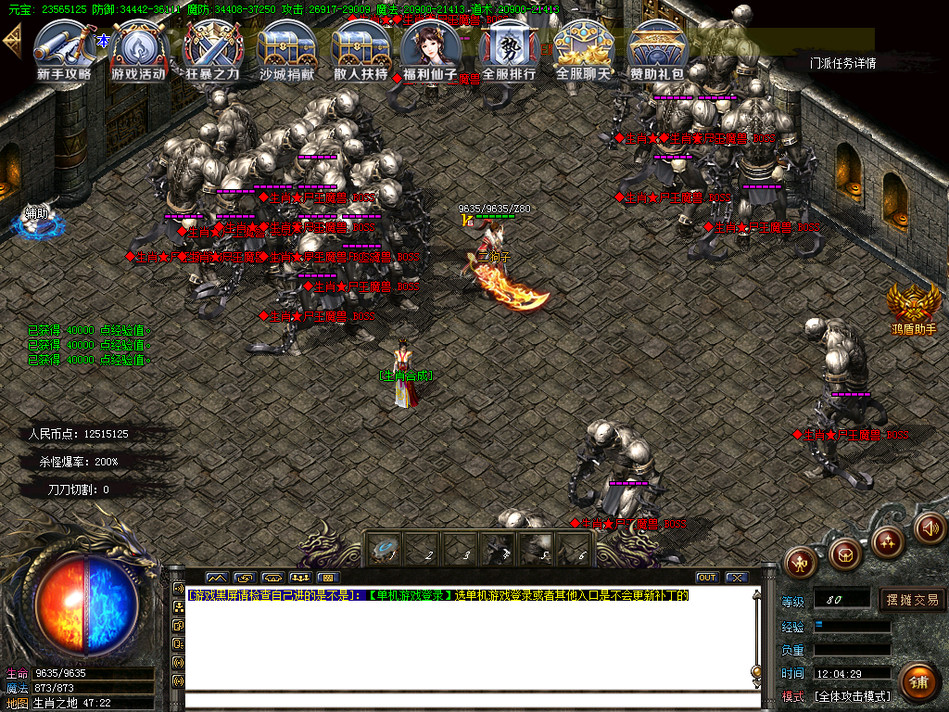Activate the 狂暴之力 crossed swords icon
This screenshot has width=949, height=712.
pyautogui.click(x=212, y=50)
